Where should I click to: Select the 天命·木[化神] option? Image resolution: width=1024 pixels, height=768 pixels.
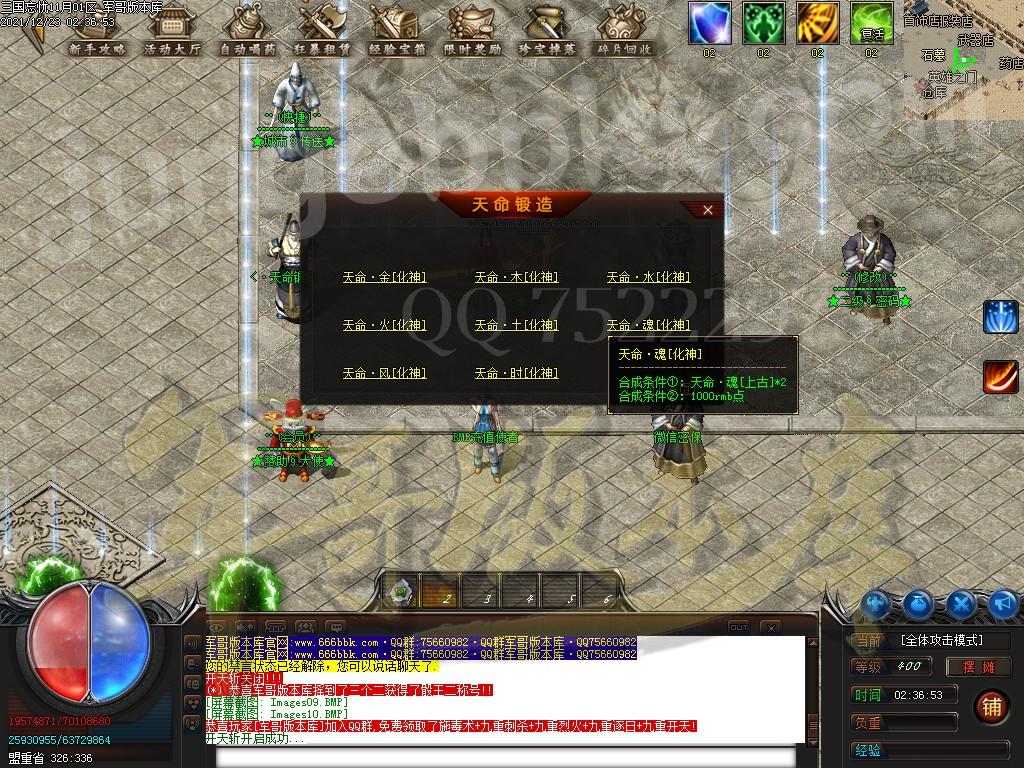point(516,277)
